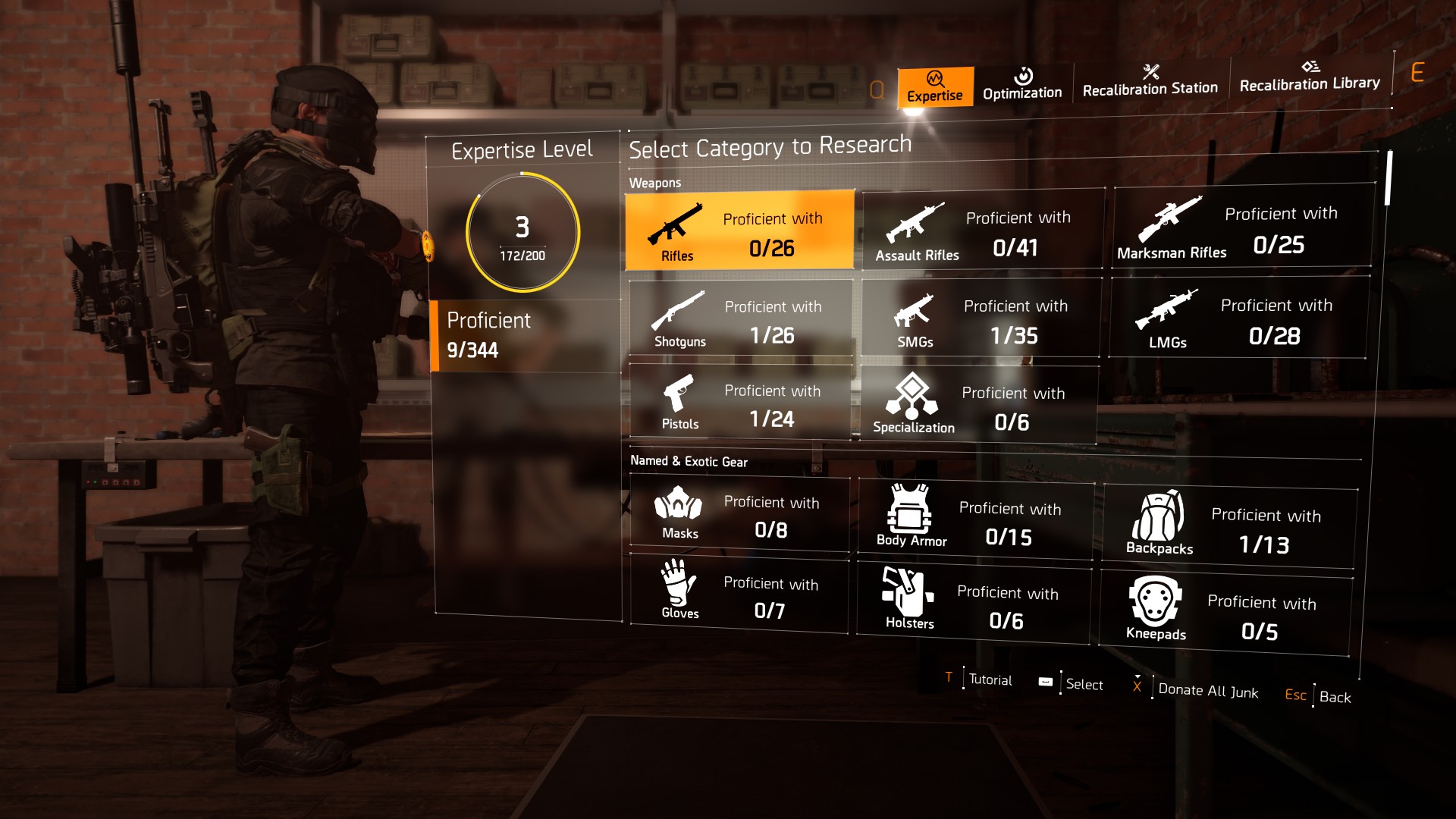Choose the Assault Rifles category
This screenshot has width=1456, height=819.
pyautogui.click(x=982, y=230)
